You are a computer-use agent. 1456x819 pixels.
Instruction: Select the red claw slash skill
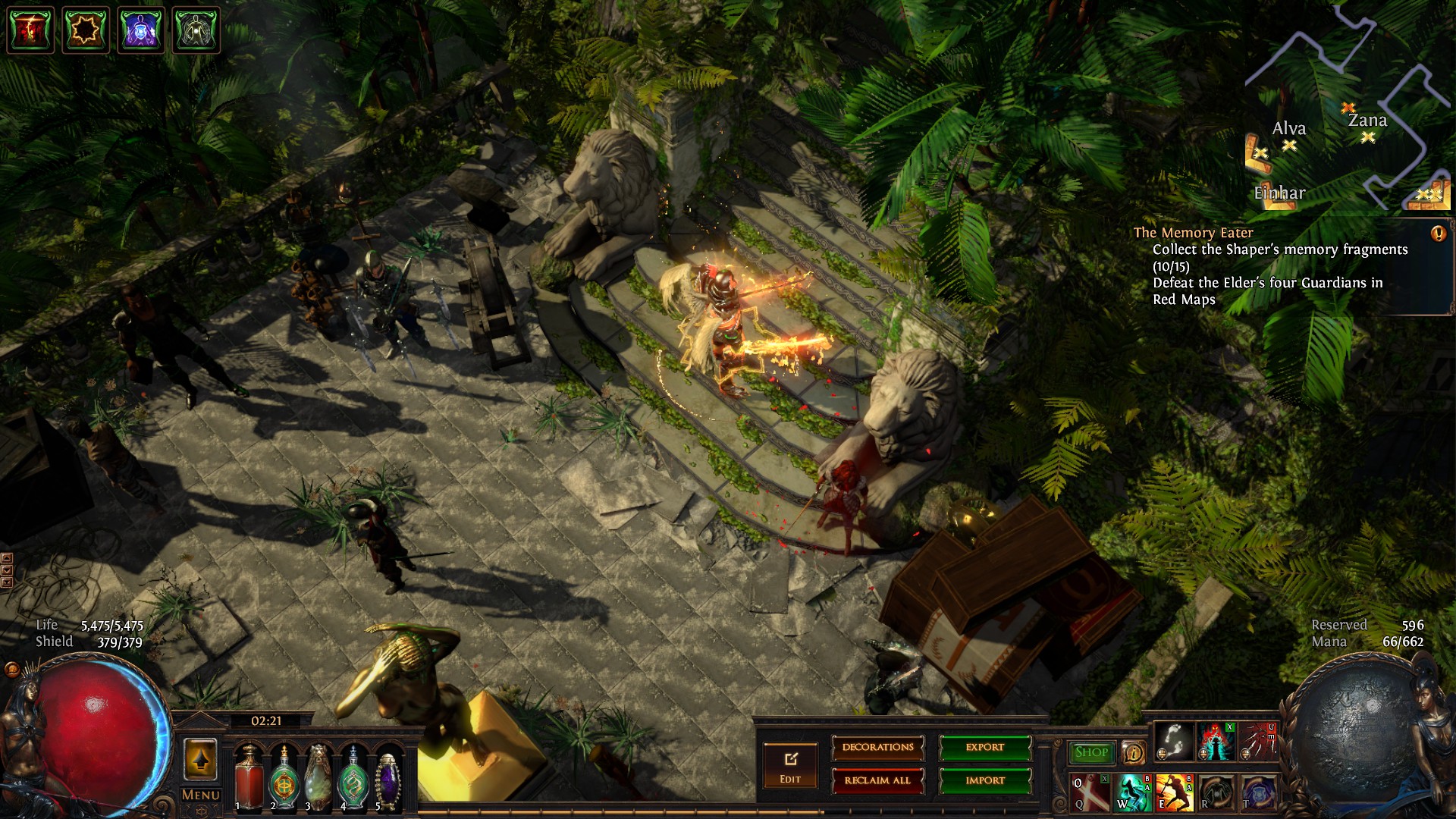[1258, 741]
